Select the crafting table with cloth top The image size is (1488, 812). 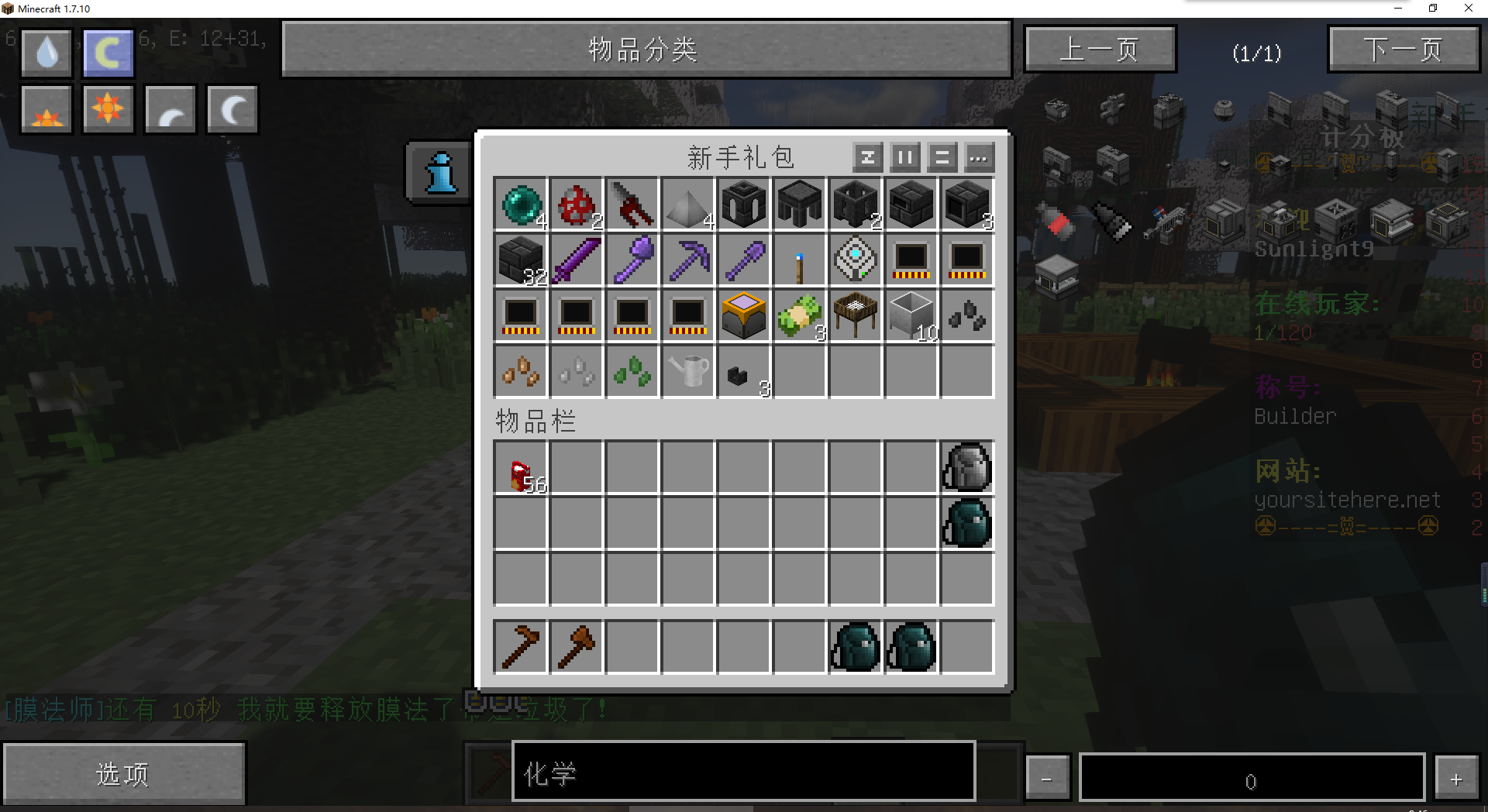[856, 315]
